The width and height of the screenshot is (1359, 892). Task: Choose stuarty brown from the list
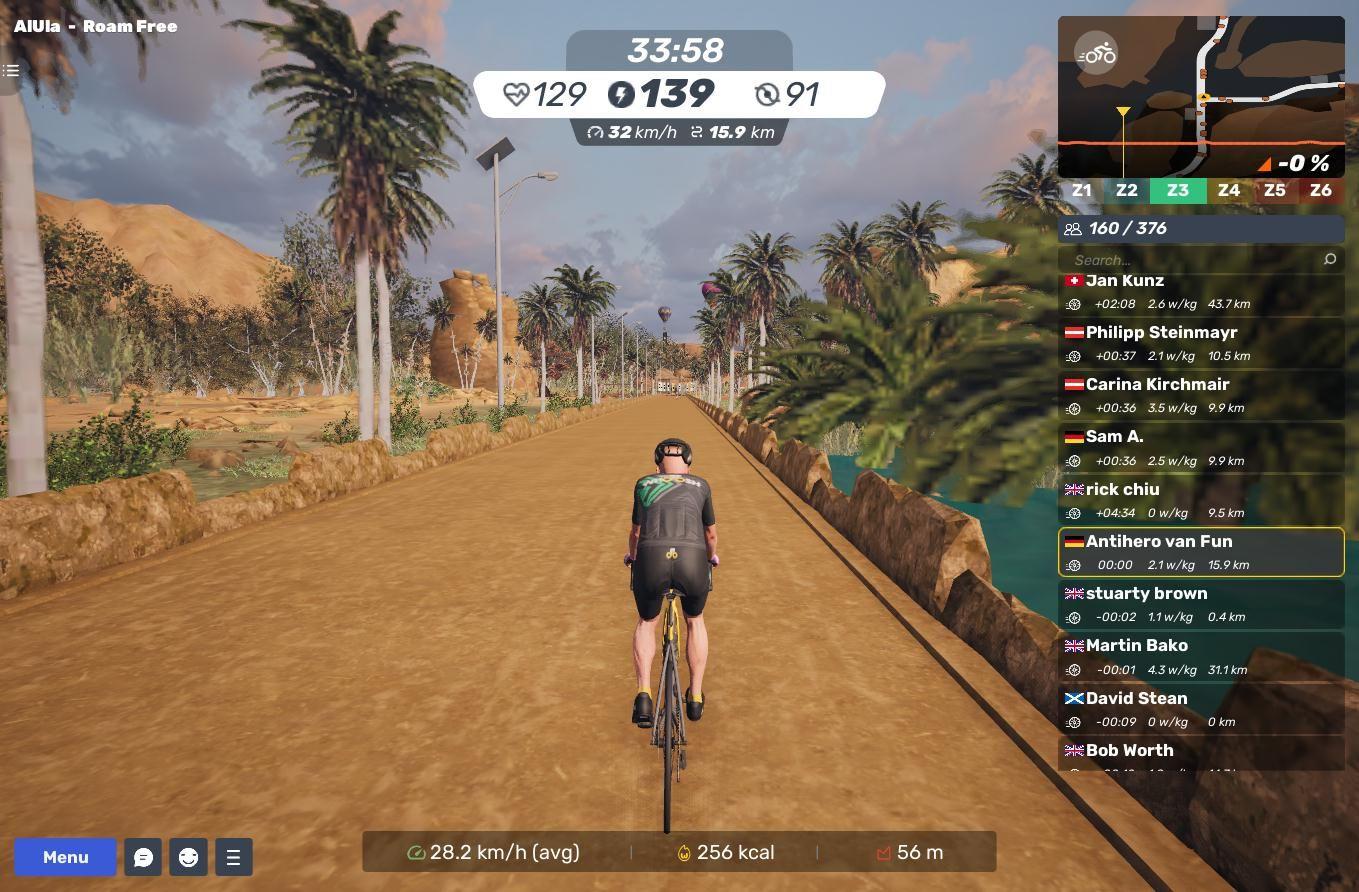click(1200, 604)
